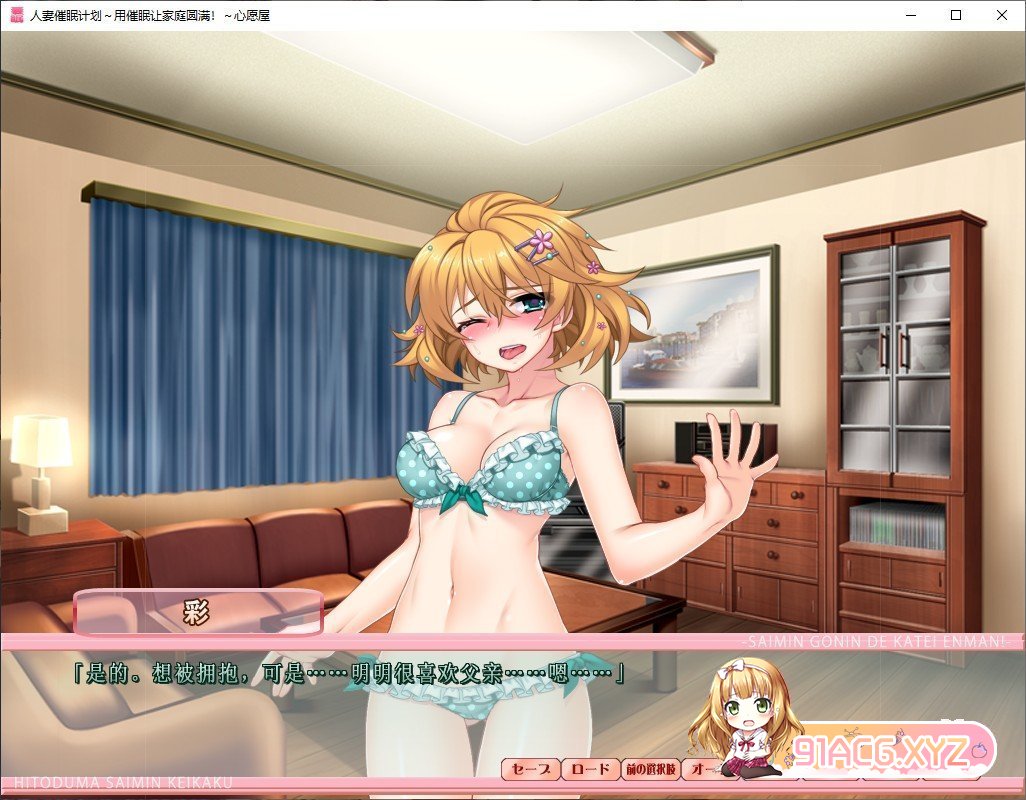Minimize the game window
1026x800 pixels.
pyautogui.click(x=909, y=15)
